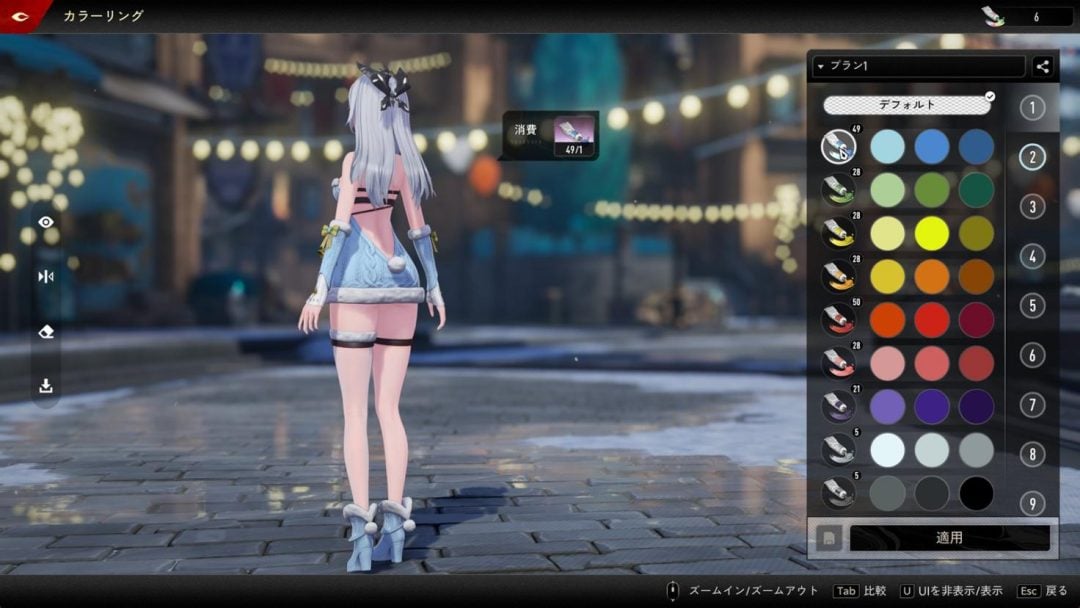This screenshot has height=608, width=1080.
Task: Click the share icon button
Action: [x=1042, y=67]
